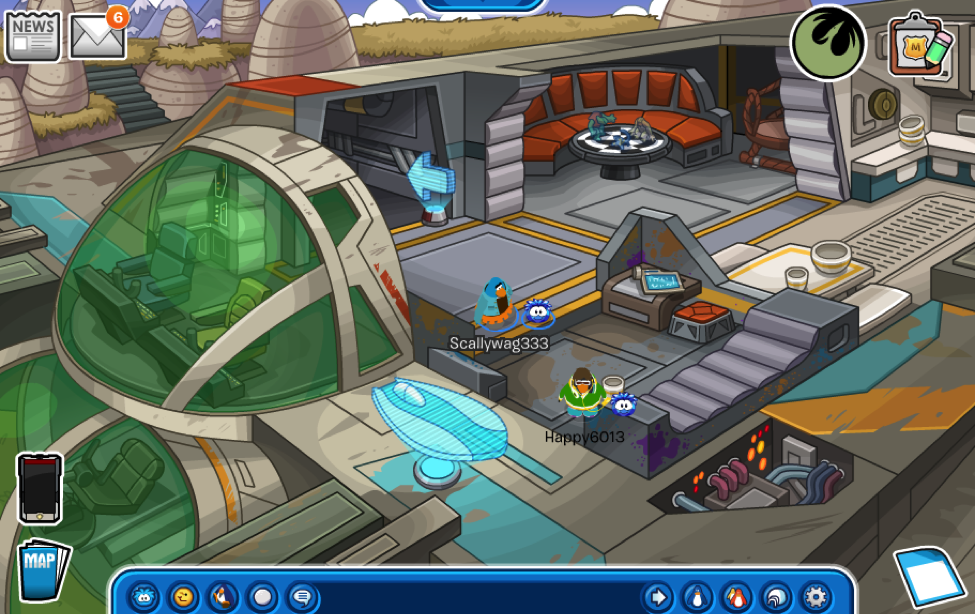Go to your igloo

(777, 597)
